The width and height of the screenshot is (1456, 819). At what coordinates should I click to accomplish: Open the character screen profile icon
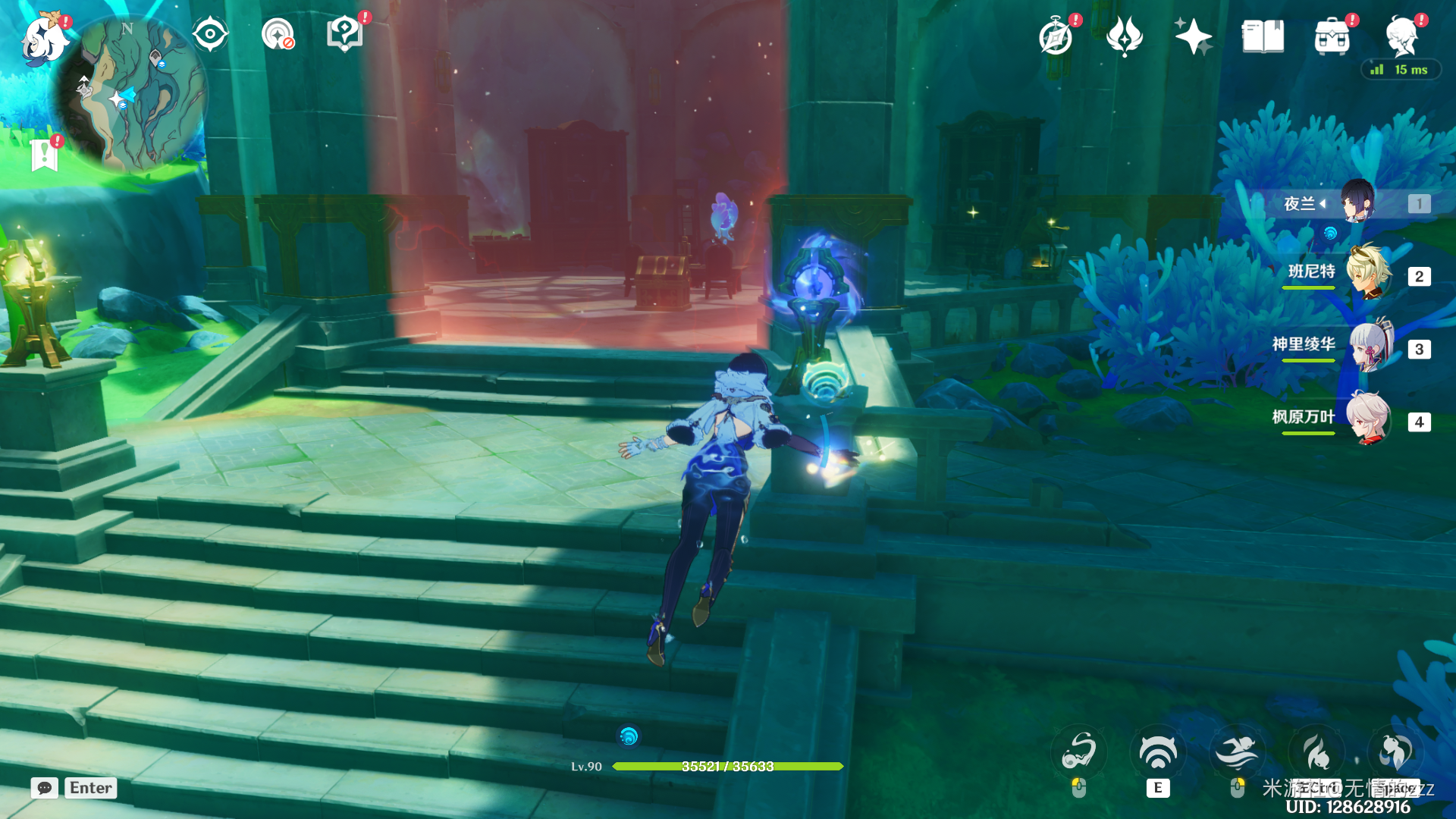point(1402,36)
